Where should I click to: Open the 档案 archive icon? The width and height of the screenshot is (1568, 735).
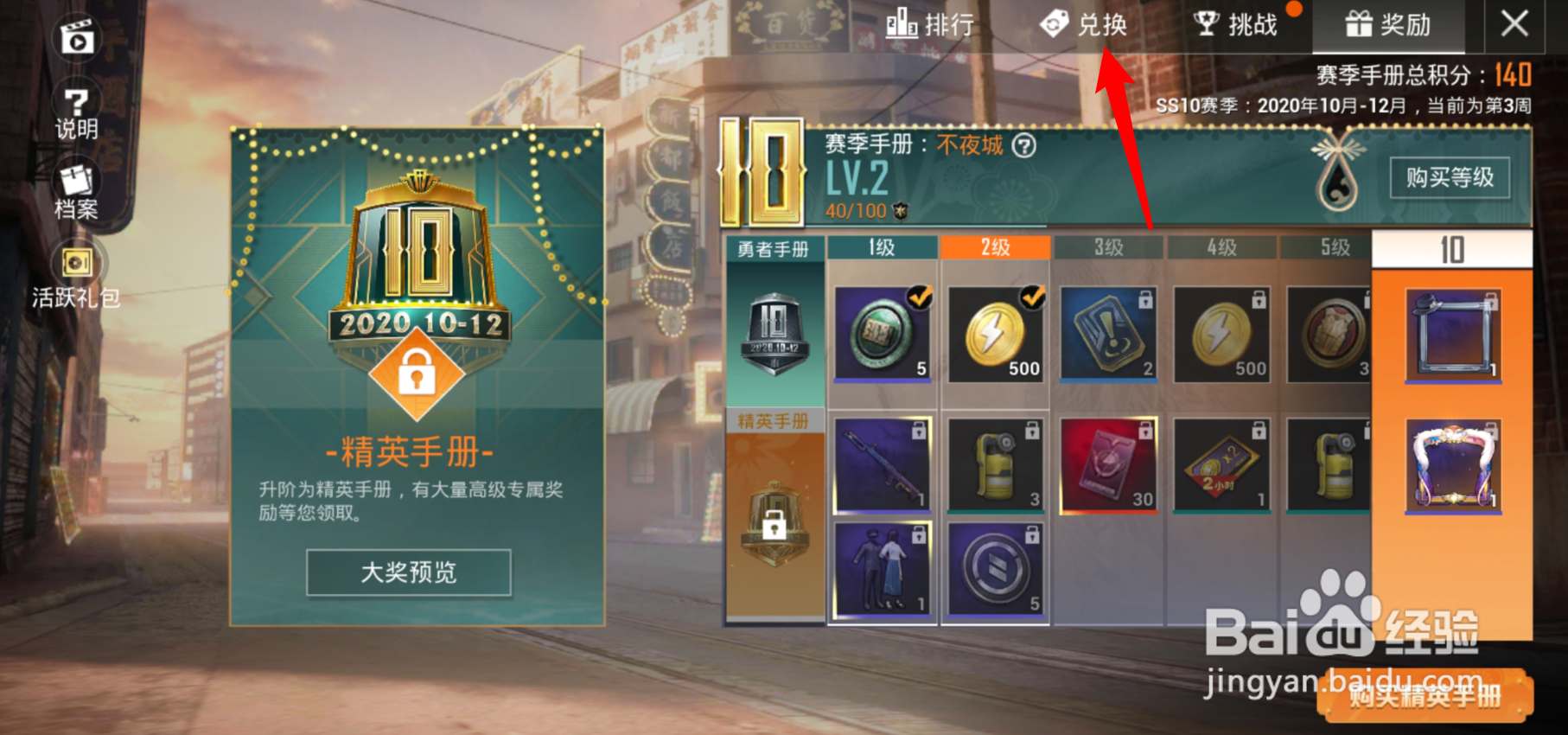tap(76, 183)
